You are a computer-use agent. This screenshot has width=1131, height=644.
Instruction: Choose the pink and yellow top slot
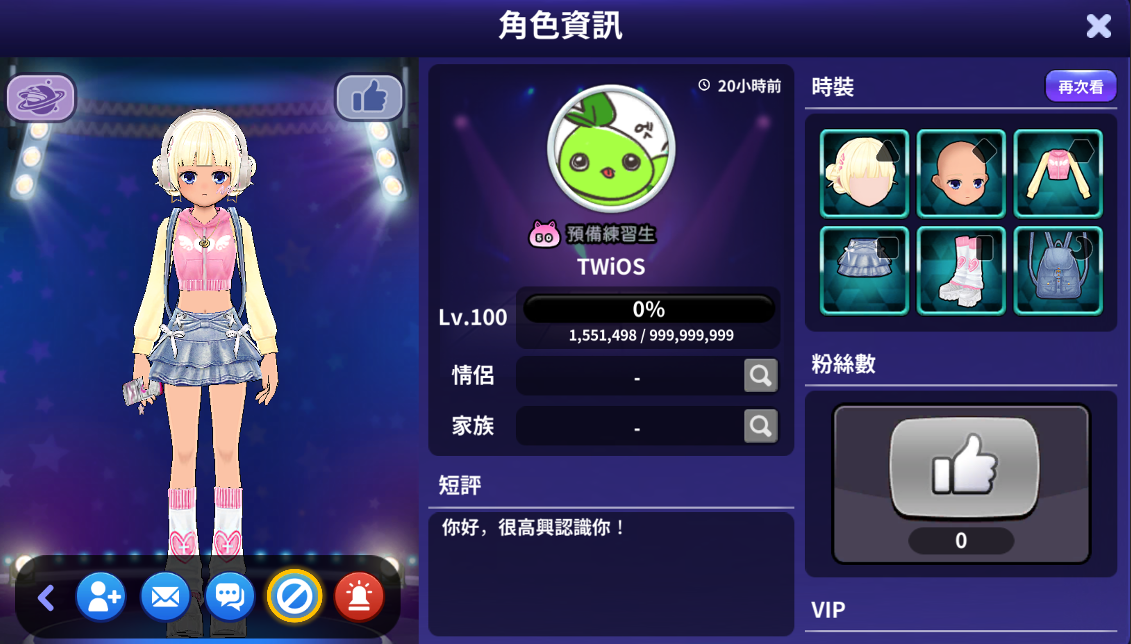pos(1058,174)
